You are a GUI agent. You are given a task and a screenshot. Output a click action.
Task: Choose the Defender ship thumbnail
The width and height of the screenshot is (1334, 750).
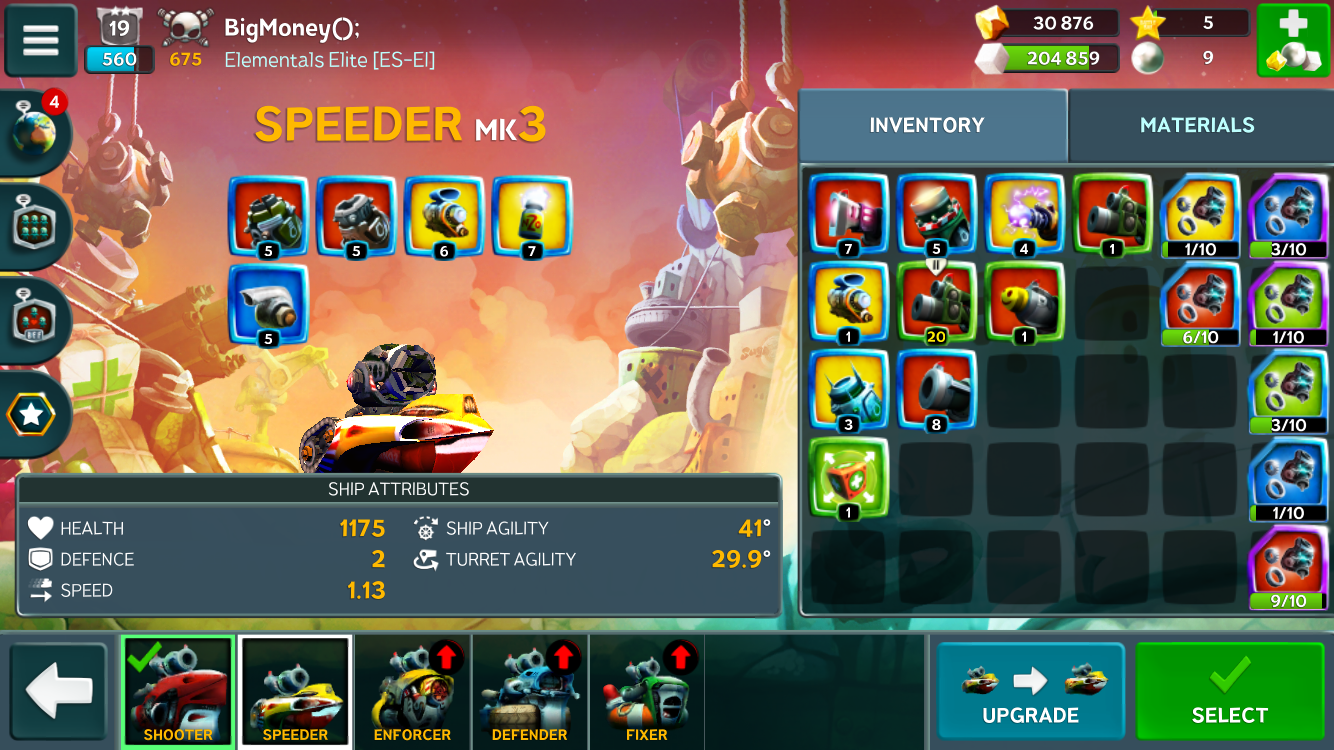pyautogui.click(x=529, y=691)
